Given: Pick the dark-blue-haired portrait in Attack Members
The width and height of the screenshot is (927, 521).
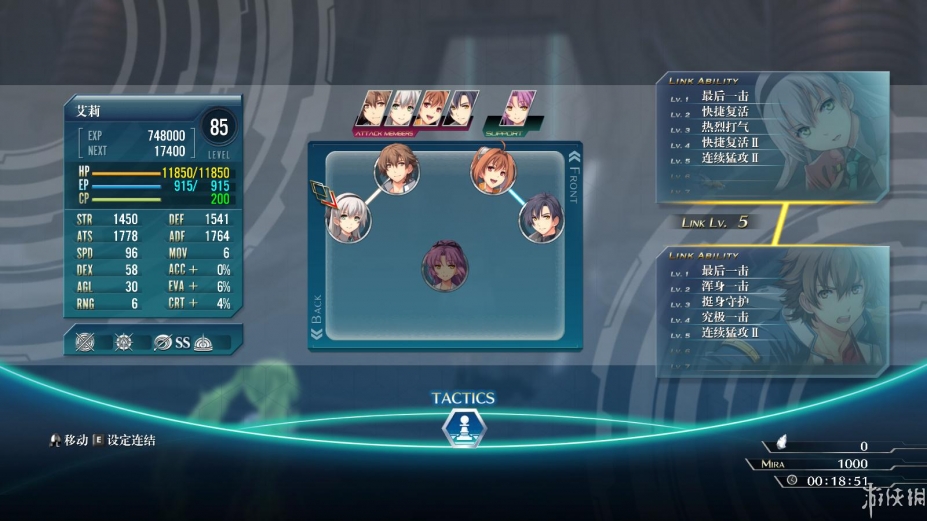Looking at the screenshot, I should (x=460, y=107).
